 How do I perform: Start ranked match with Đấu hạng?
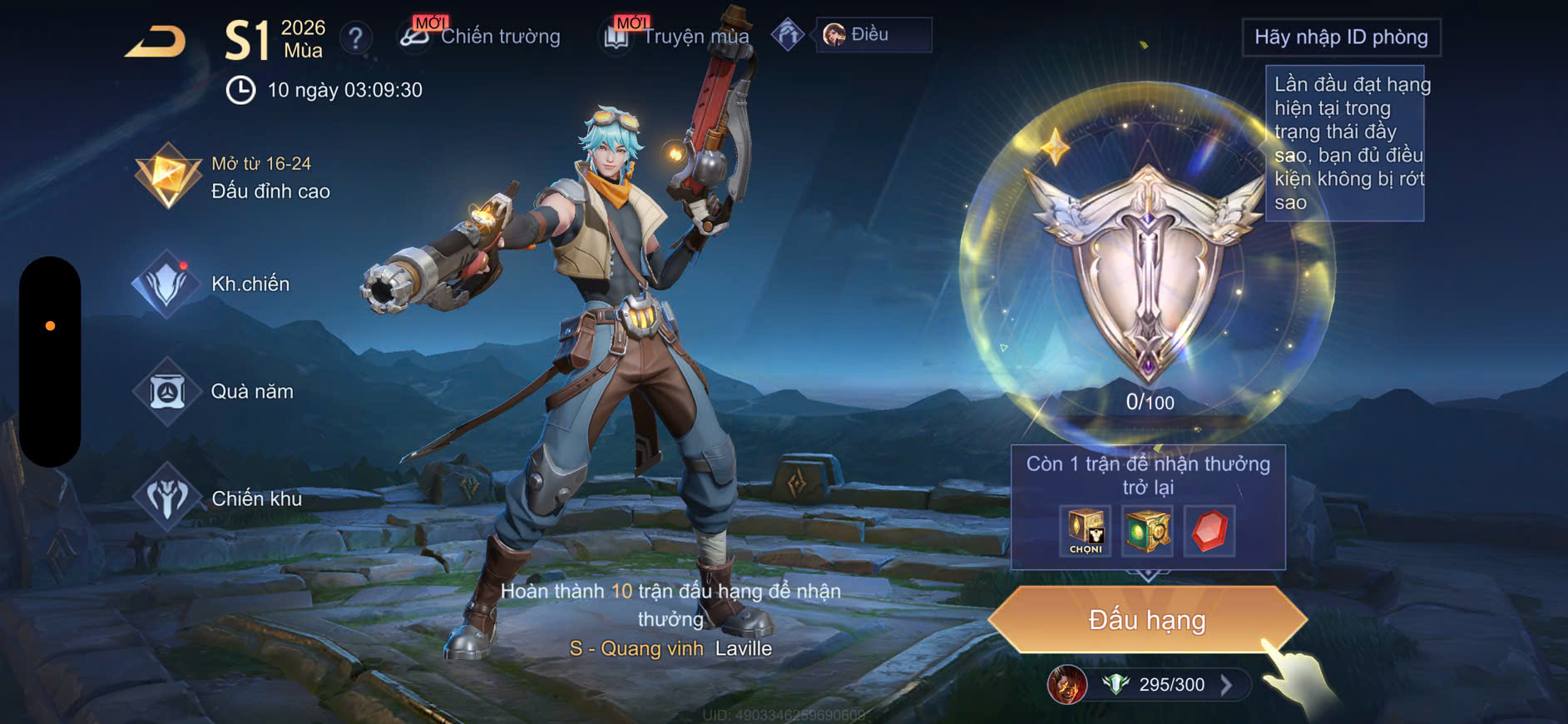point(1147,620)
